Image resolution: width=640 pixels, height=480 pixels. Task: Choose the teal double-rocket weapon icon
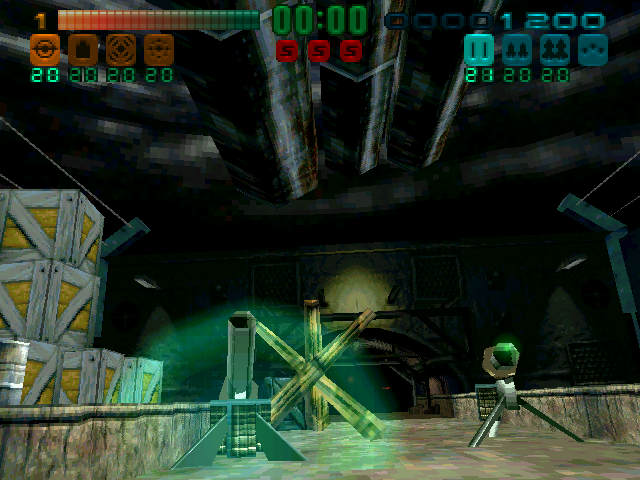(x=517, y=49)
